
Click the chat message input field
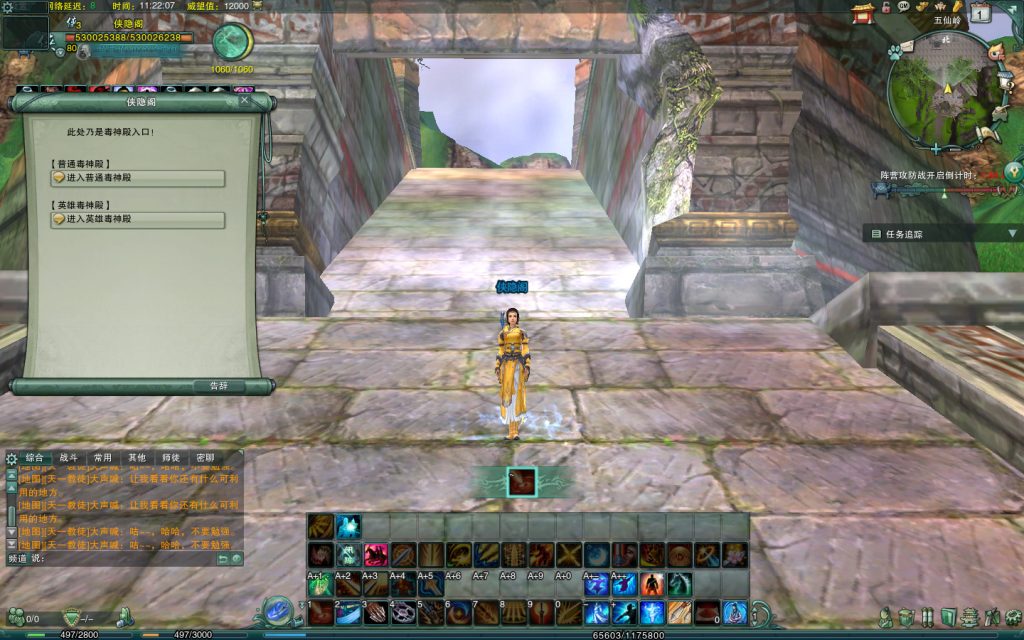click(x=125, y=558)
